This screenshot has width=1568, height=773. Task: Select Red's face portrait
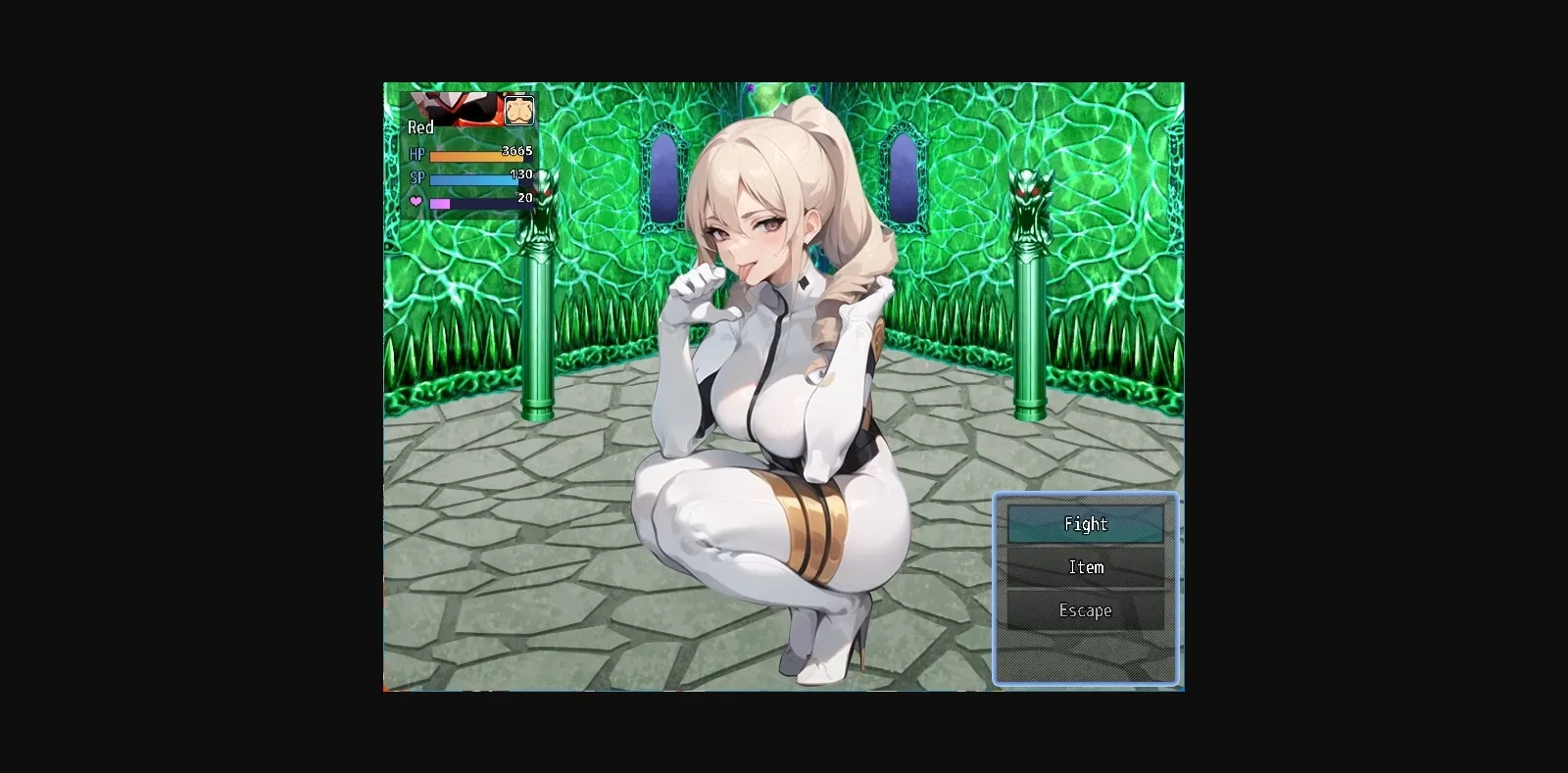click(x=457, y=108)
